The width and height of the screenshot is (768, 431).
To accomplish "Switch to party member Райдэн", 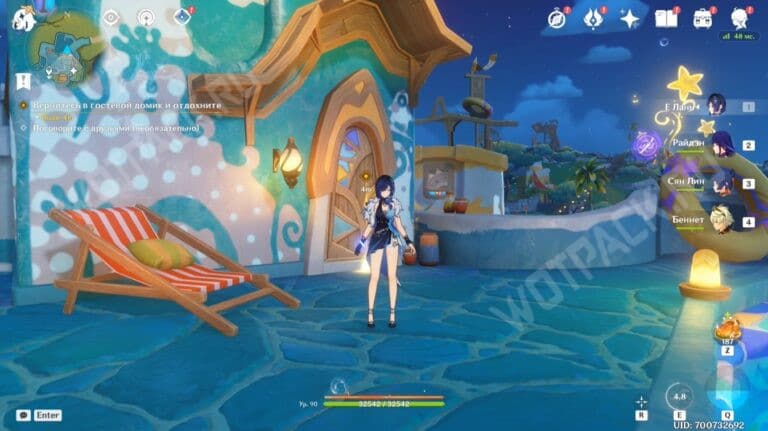I will pos(717,143).
